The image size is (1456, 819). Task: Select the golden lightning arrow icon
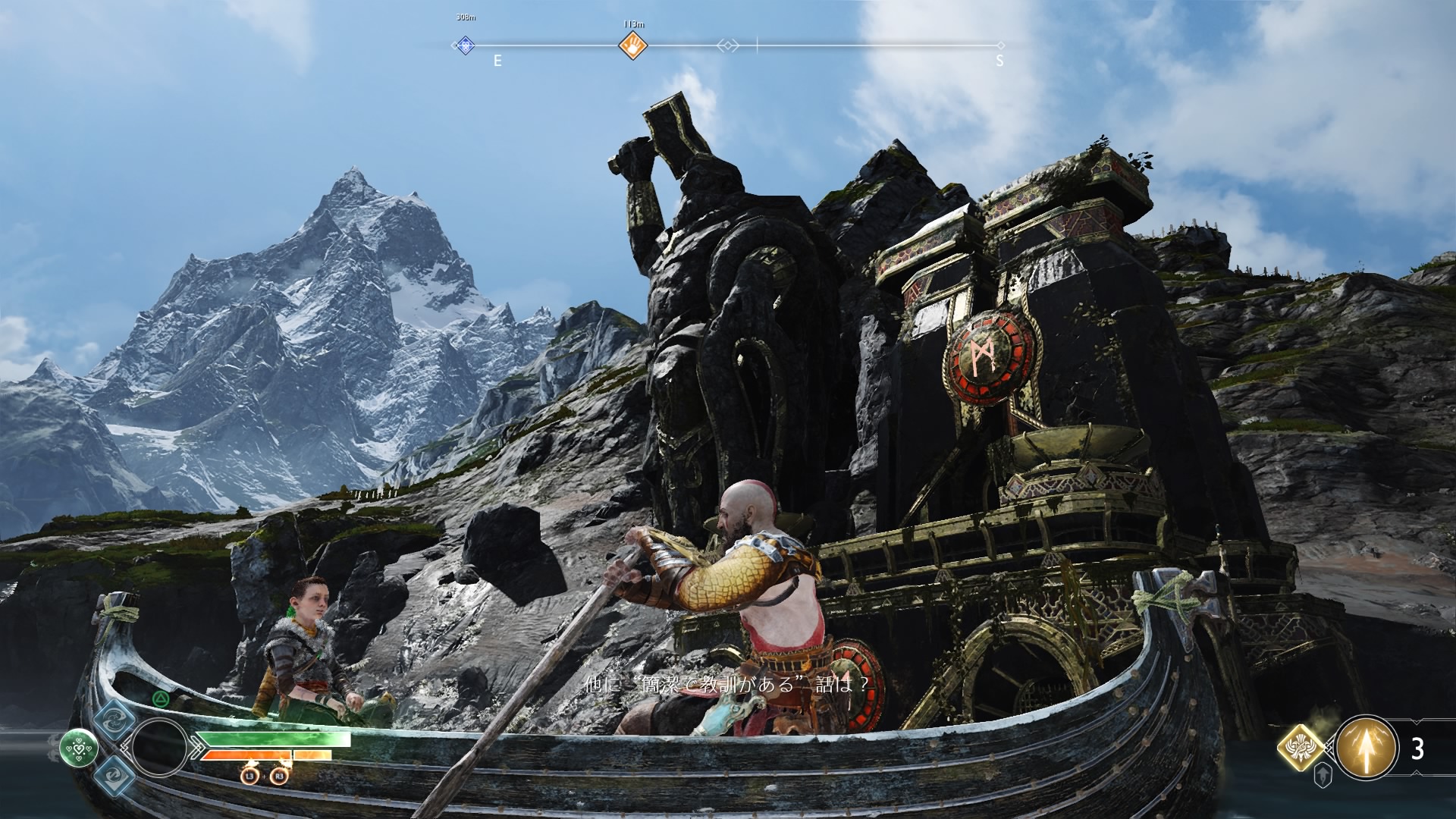[x=1366, y=748]
